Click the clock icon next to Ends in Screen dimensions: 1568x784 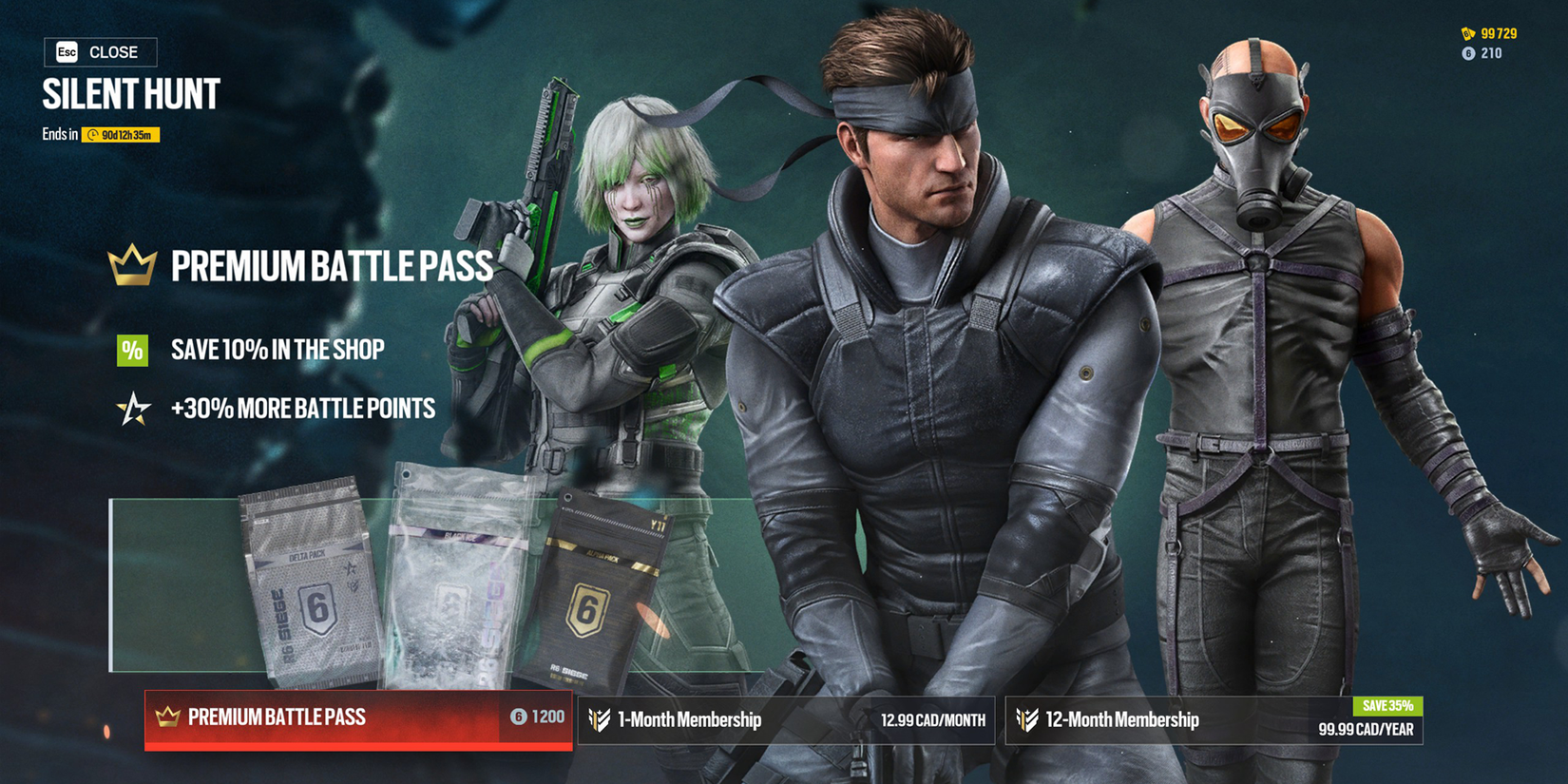93,135
